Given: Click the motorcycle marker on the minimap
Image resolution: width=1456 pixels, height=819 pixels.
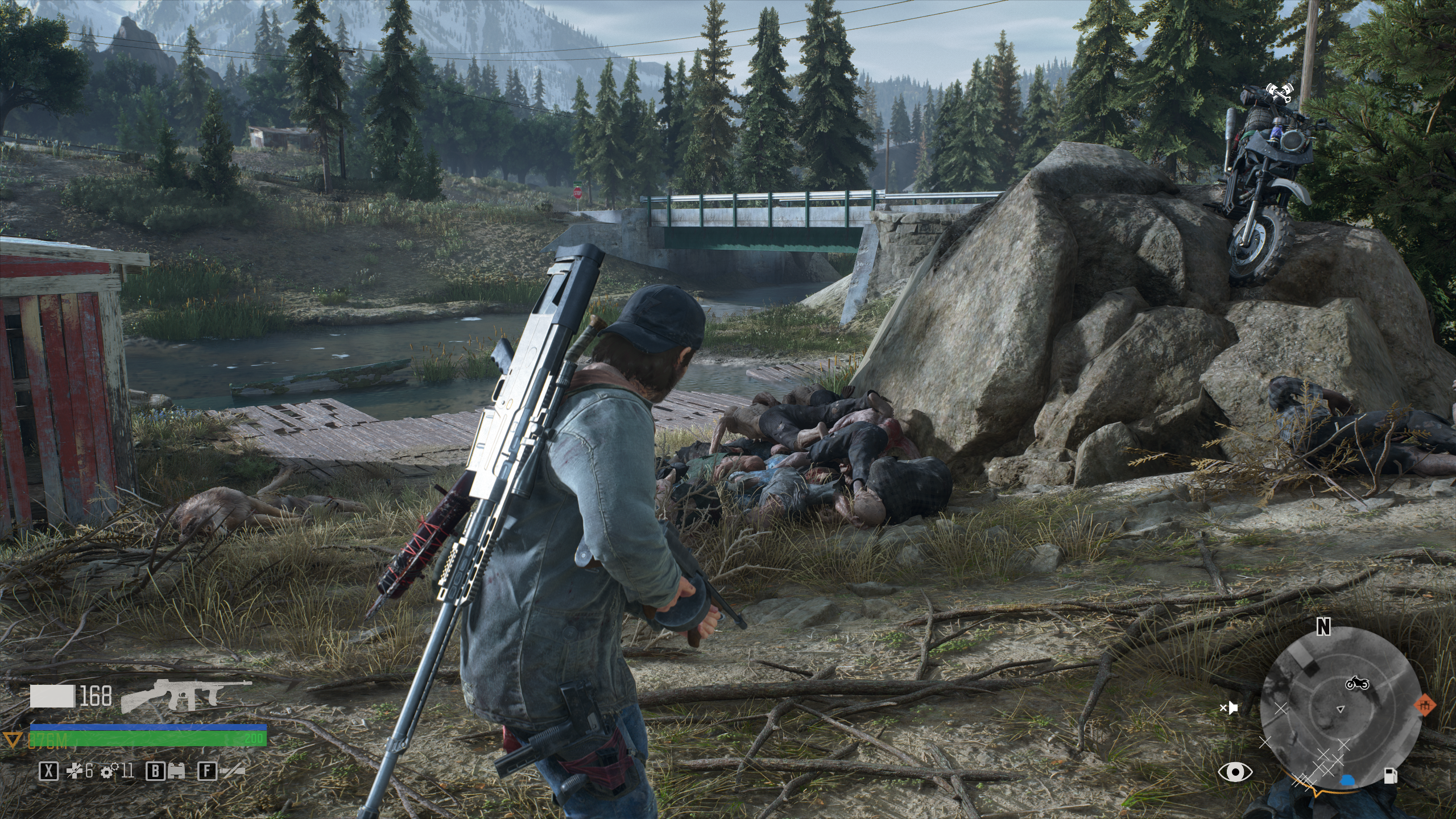Looking at the screenshot, I should [x=1356, y=684].
